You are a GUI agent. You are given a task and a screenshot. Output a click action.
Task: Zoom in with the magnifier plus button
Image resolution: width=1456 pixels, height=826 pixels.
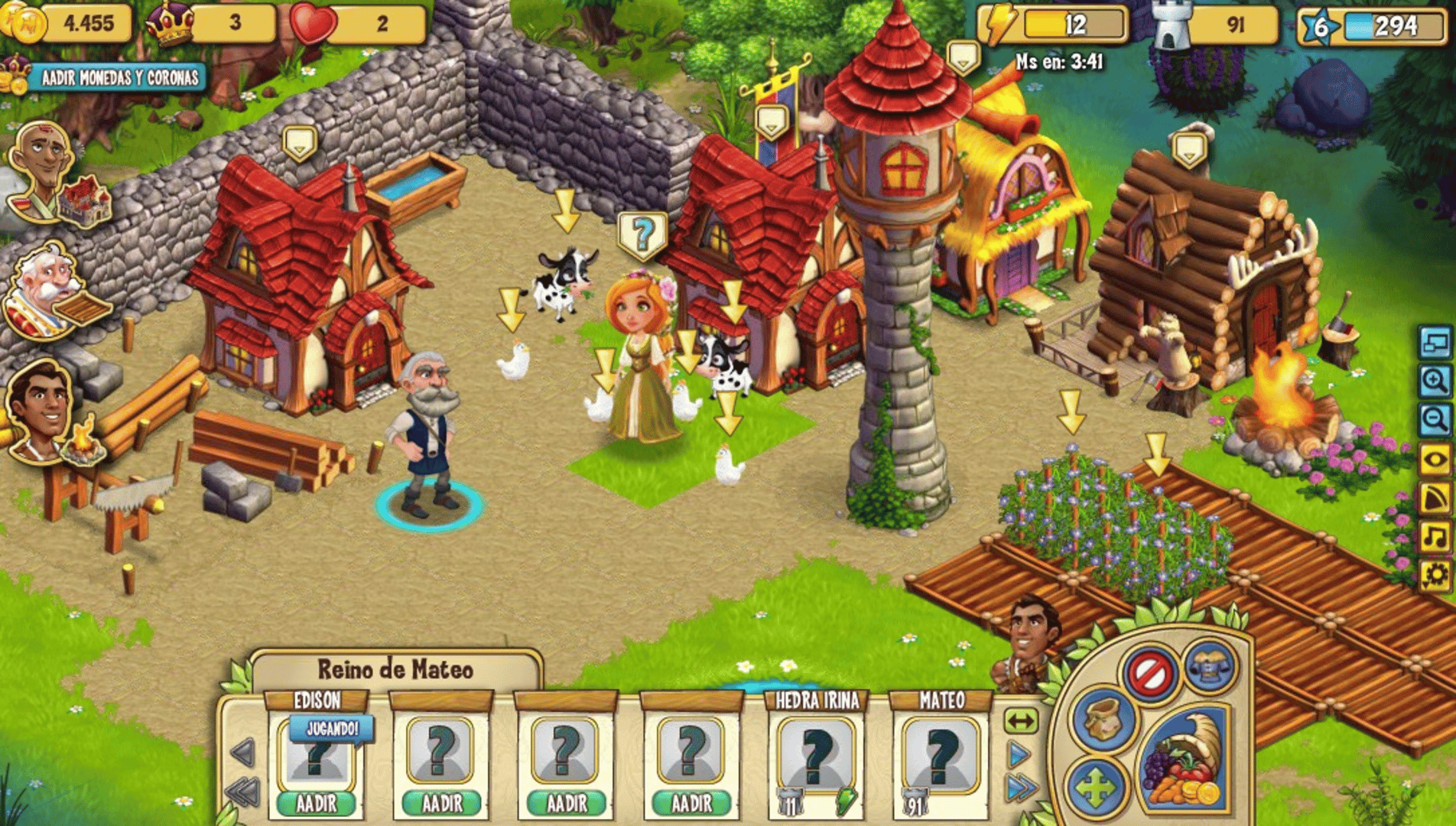click(1435, 381)
